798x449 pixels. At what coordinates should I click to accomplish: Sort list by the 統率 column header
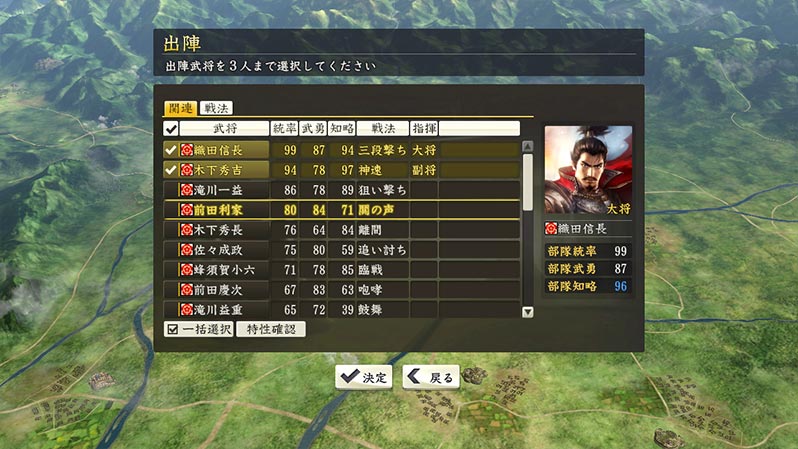pyautogui.click(x=285, y=128)
